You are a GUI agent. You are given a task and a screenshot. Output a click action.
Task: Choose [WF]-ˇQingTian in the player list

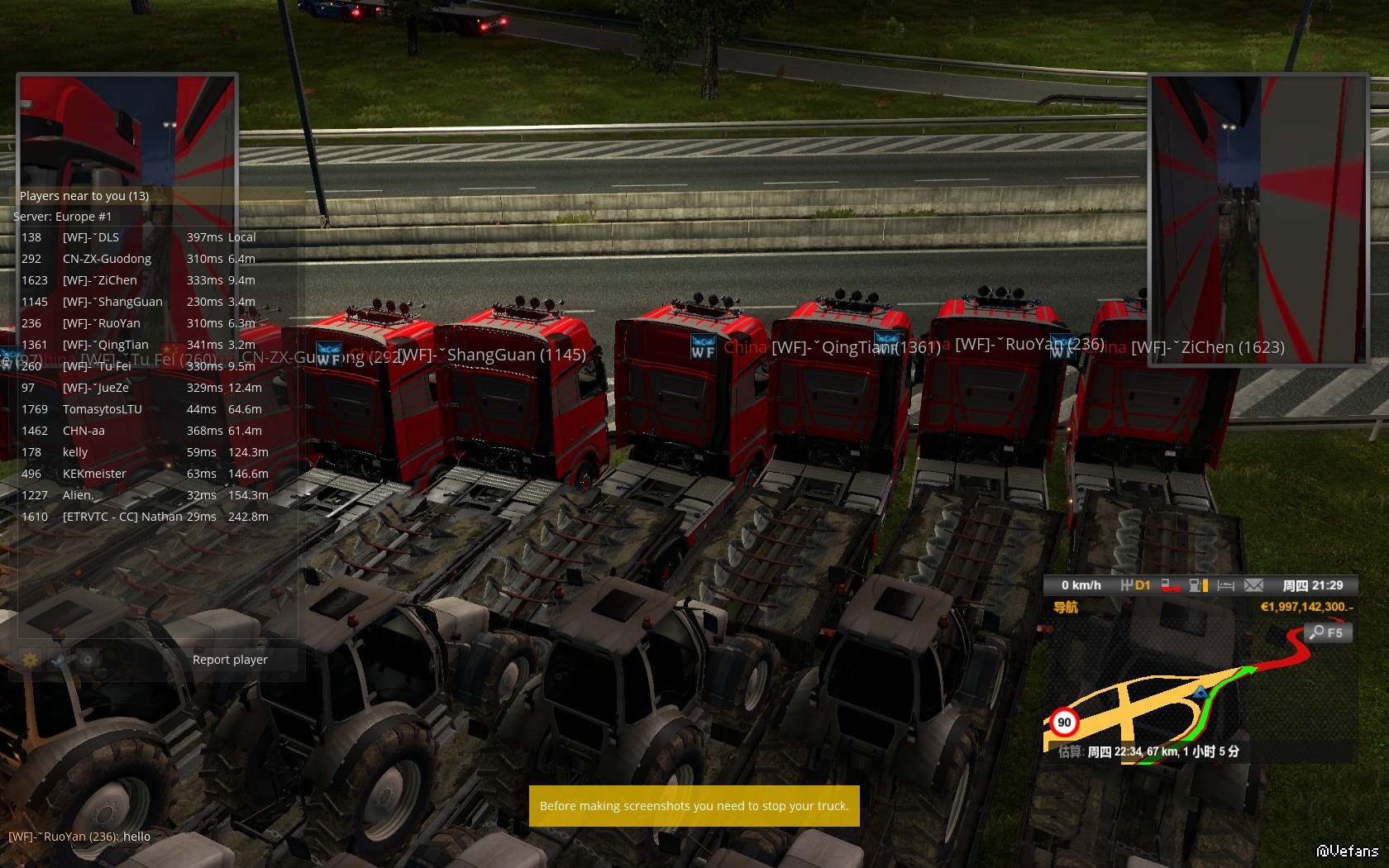(106, 345)
